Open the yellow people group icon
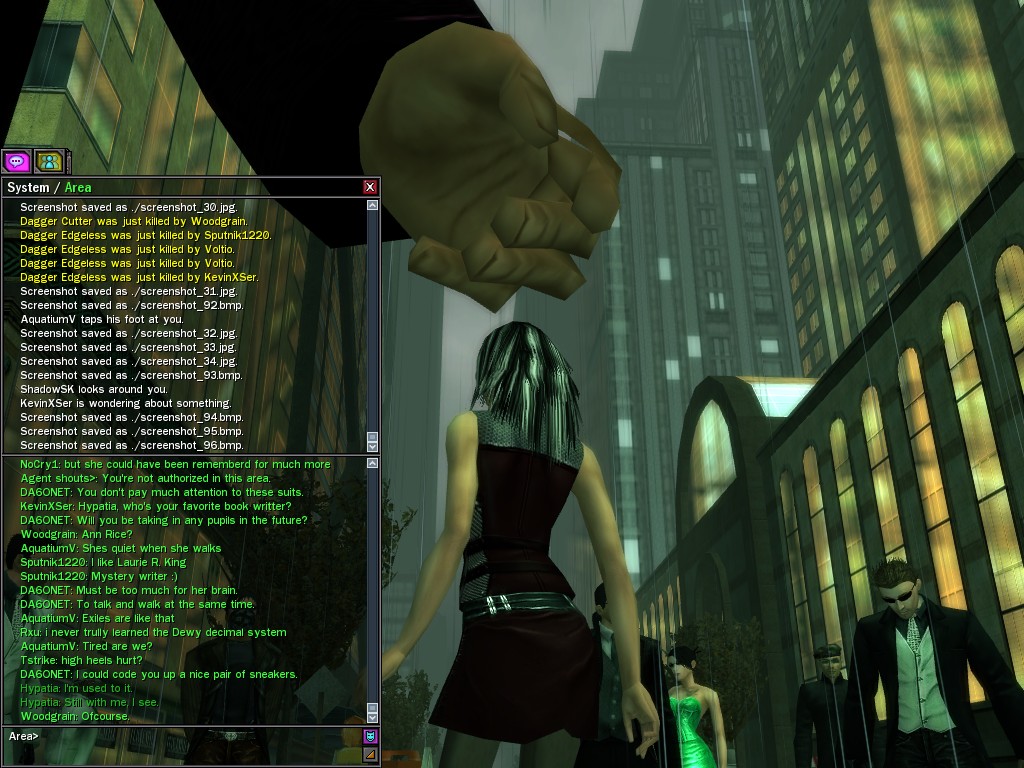Screen dimensions: 1024x768 [48, 161]
